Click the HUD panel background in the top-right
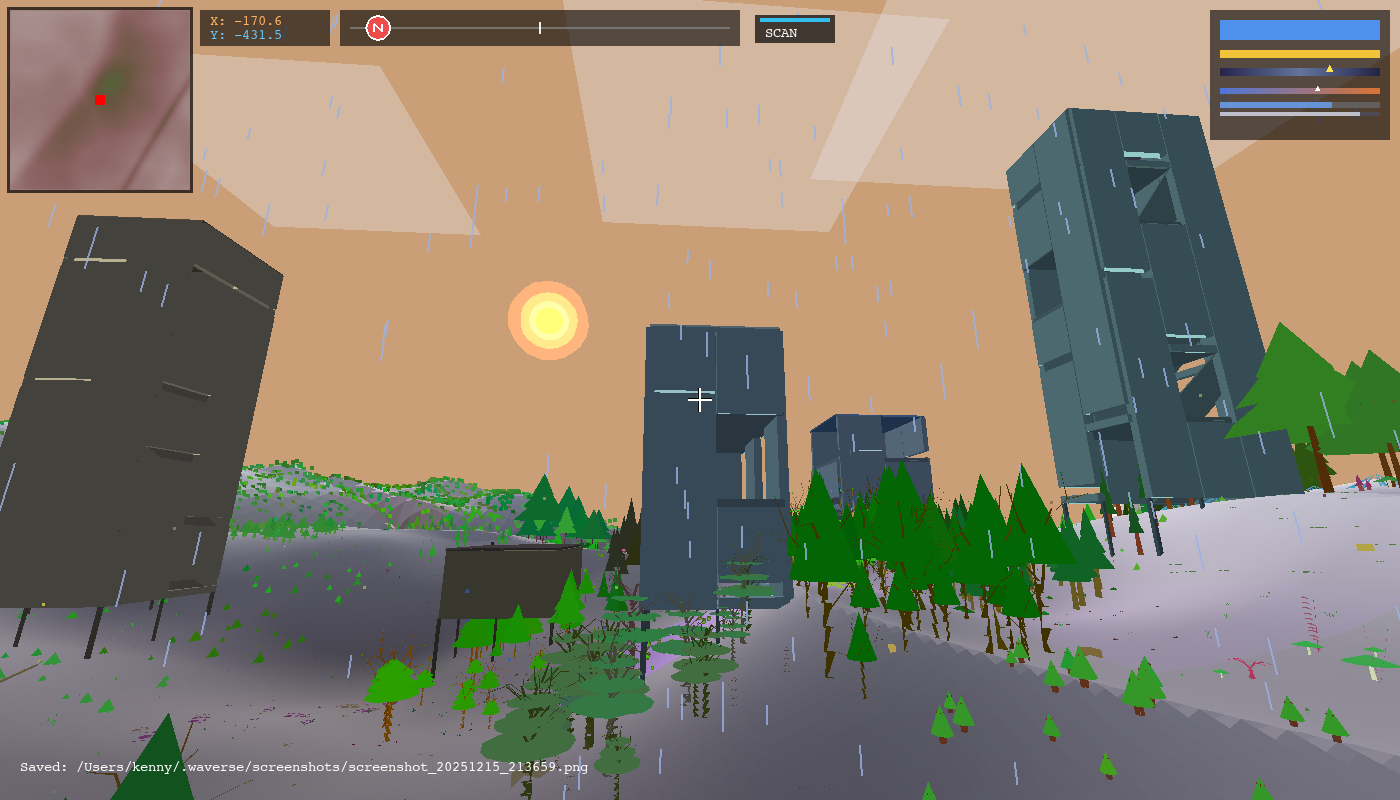Screen dimensions: 1400x800 [x=1298, y=130]
